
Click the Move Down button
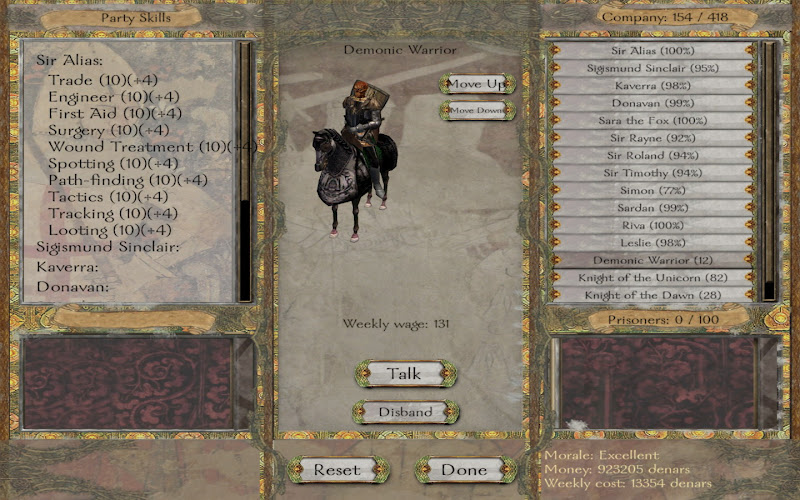point(477,111)
